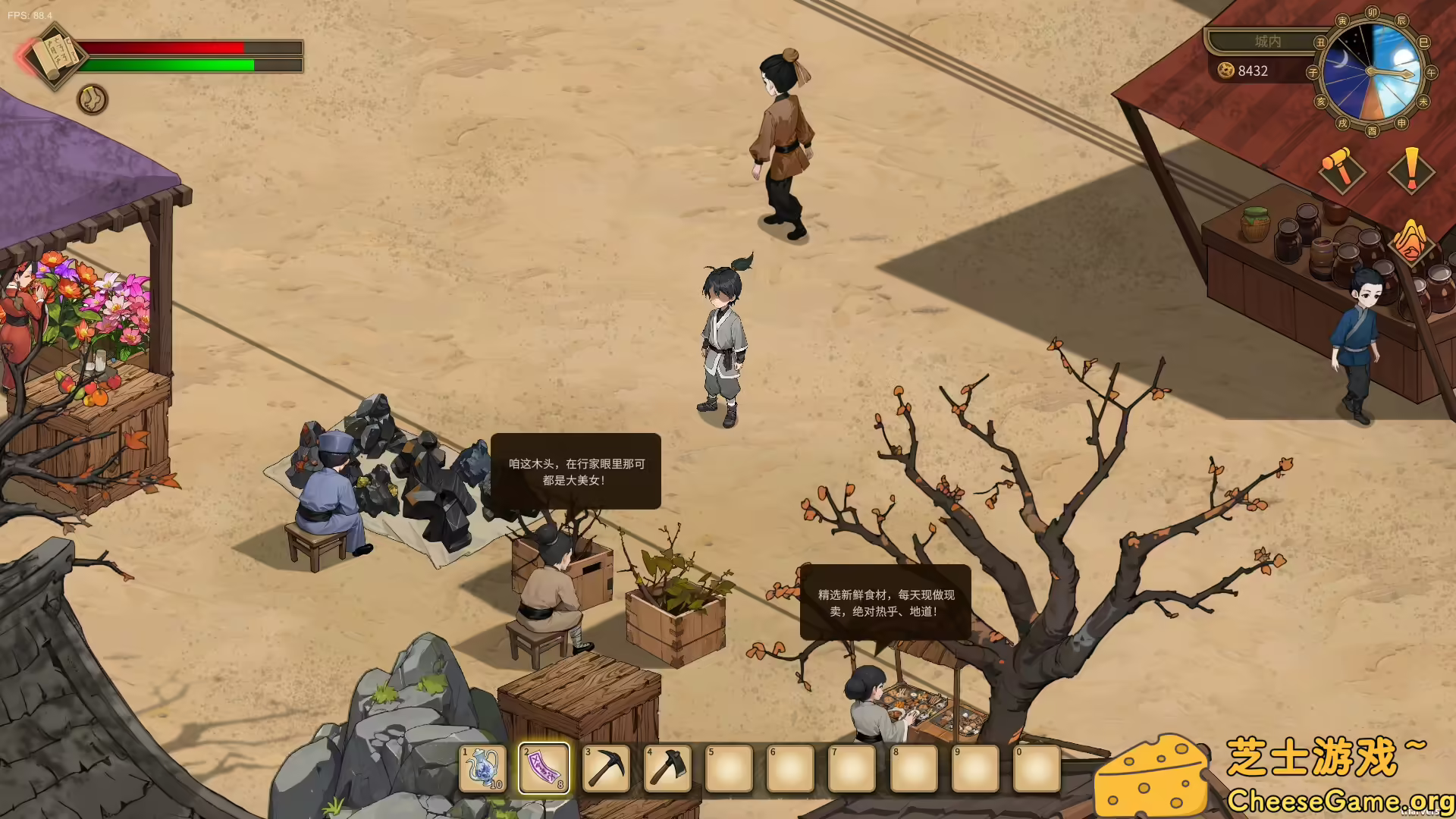1456x819 pixels.
Task: Click the 午 hour marker on the clock dial
Action: pos(1431,72)
